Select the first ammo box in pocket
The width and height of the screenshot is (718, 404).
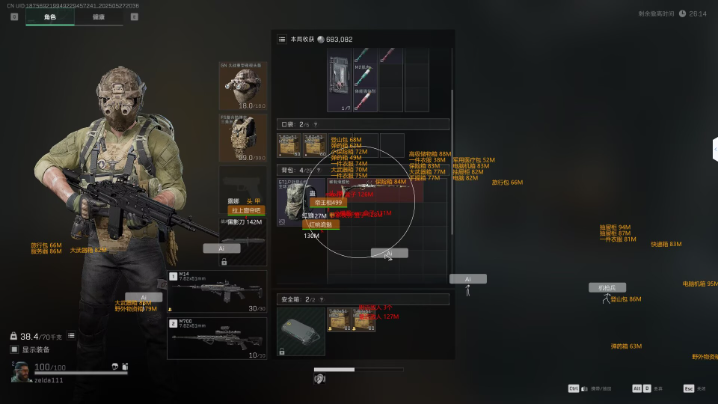coord(289,146)
